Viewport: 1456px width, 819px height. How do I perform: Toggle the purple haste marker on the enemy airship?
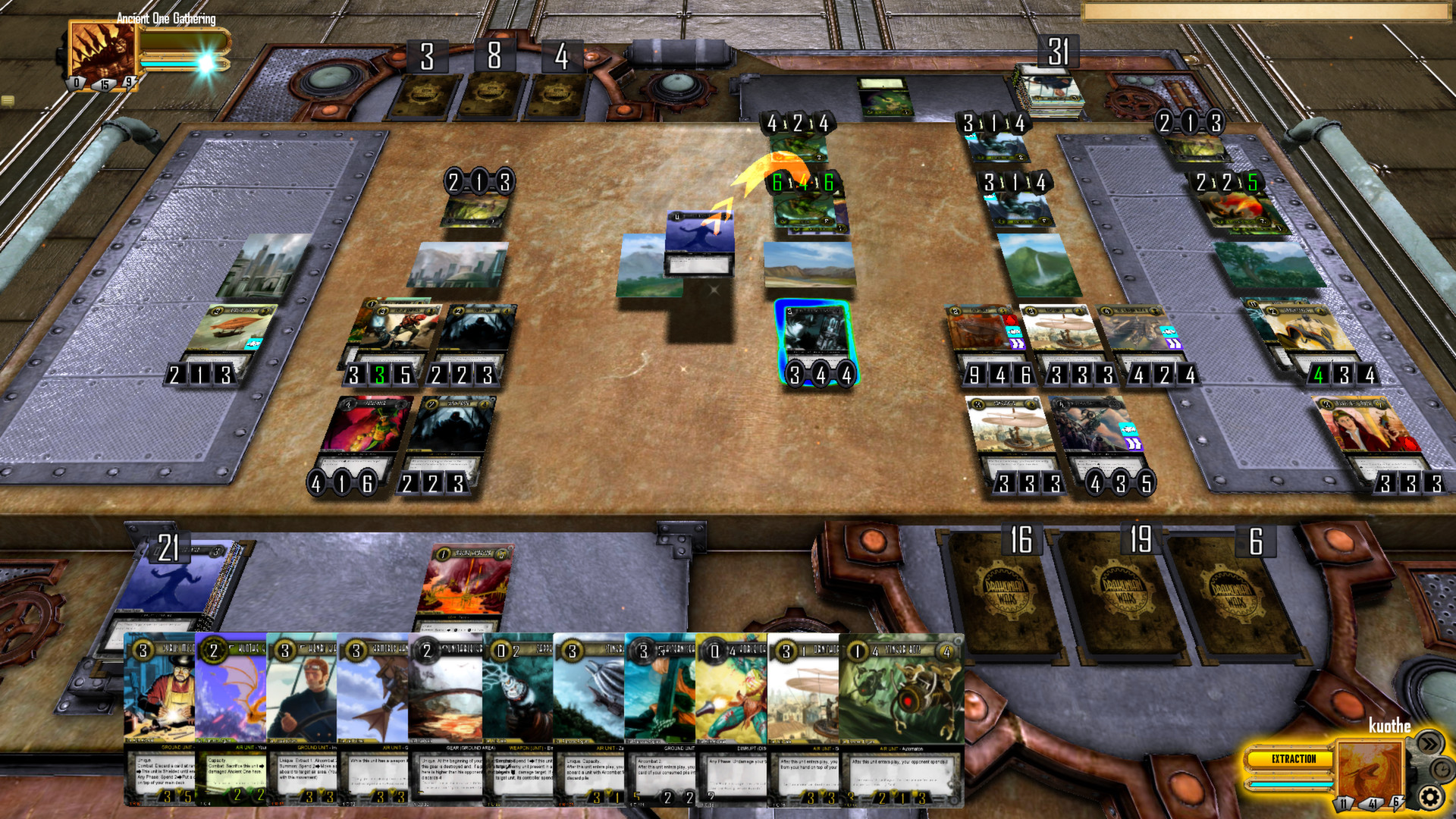[x=1017, y=343]
